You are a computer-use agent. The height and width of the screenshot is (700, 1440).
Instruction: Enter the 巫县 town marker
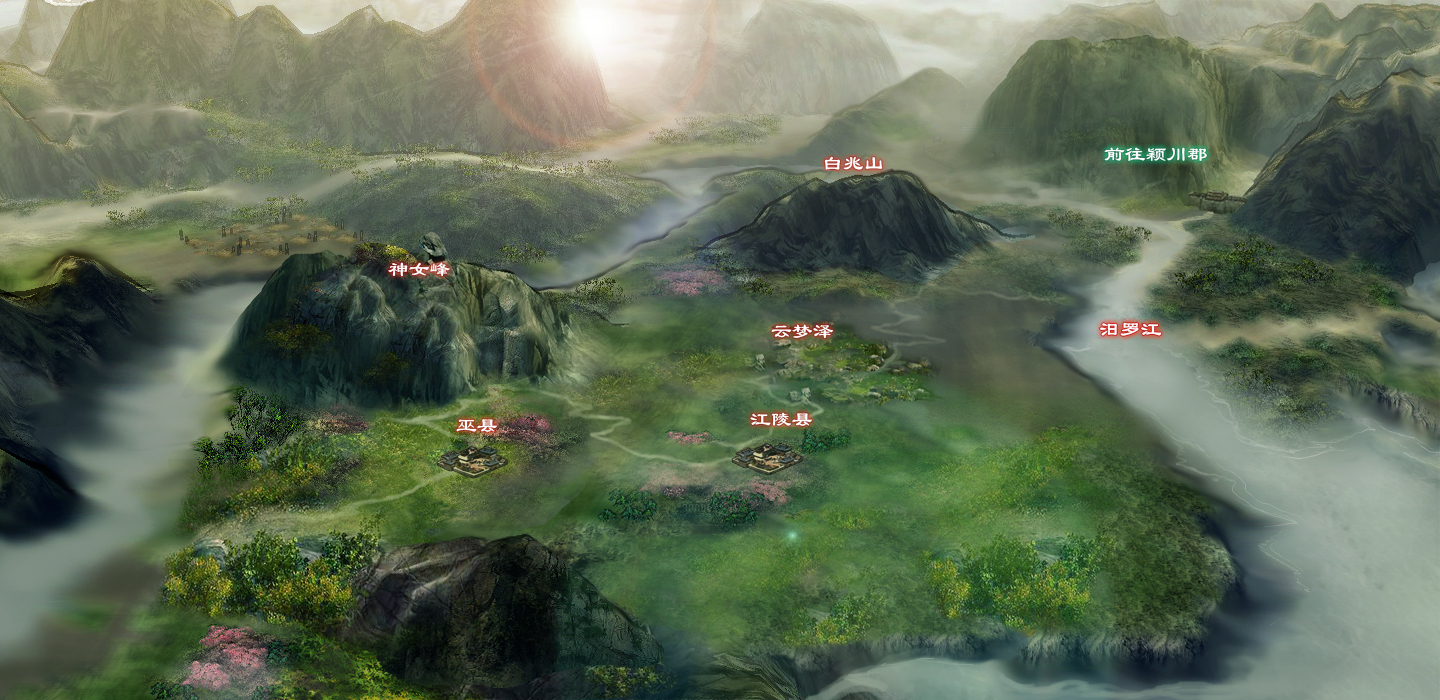pos(476,426)
